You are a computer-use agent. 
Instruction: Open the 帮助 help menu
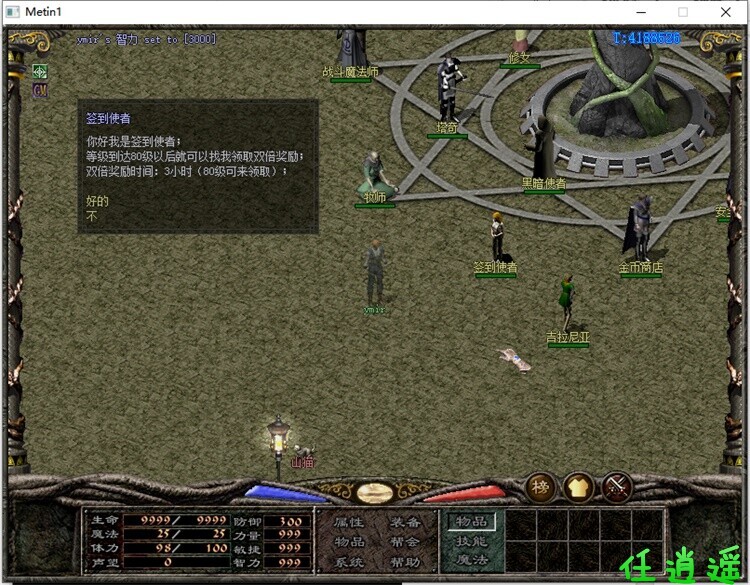point(405,562)
